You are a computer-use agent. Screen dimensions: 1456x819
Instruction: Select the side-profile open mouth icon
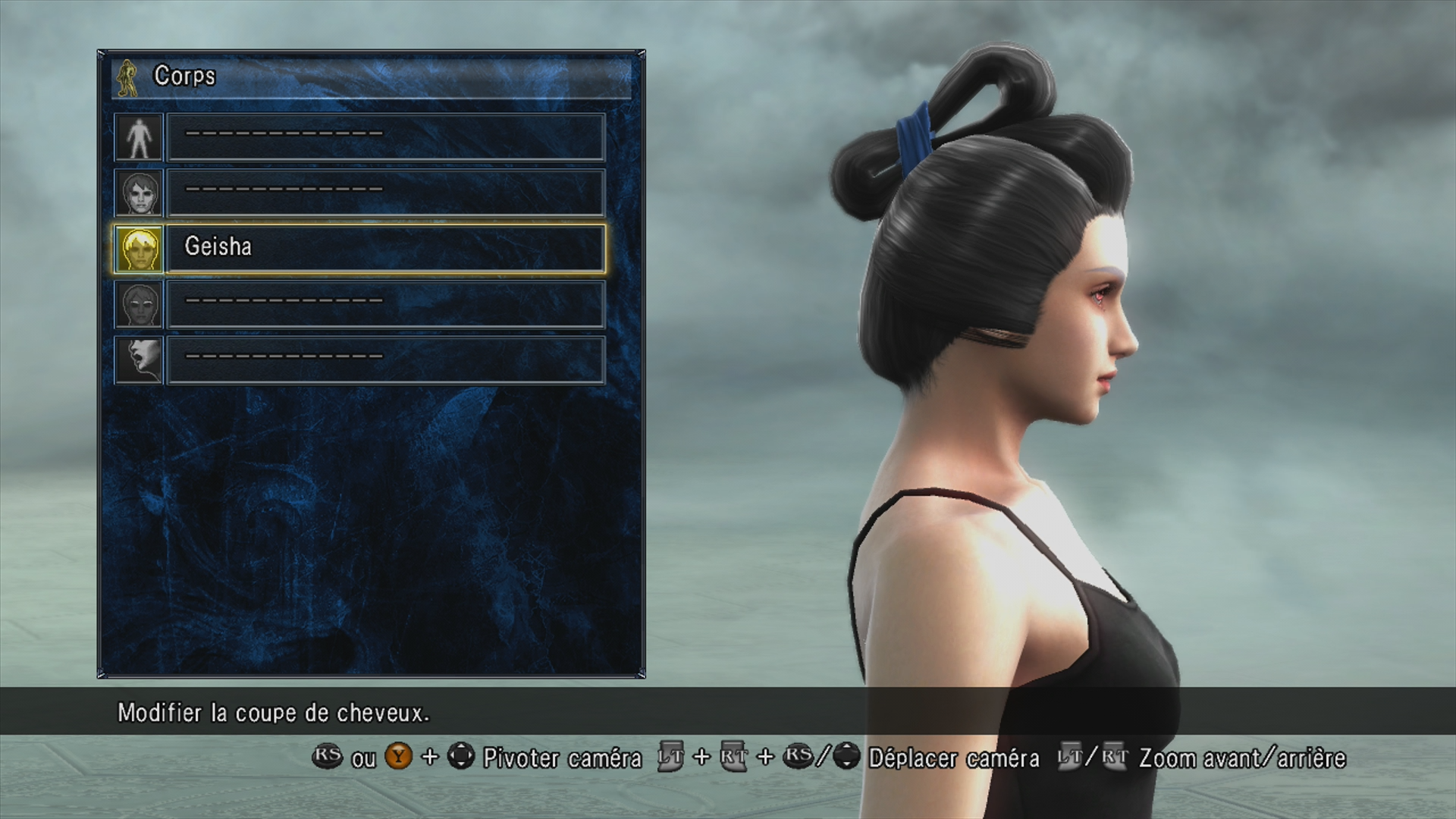click(x=139, y=360)
